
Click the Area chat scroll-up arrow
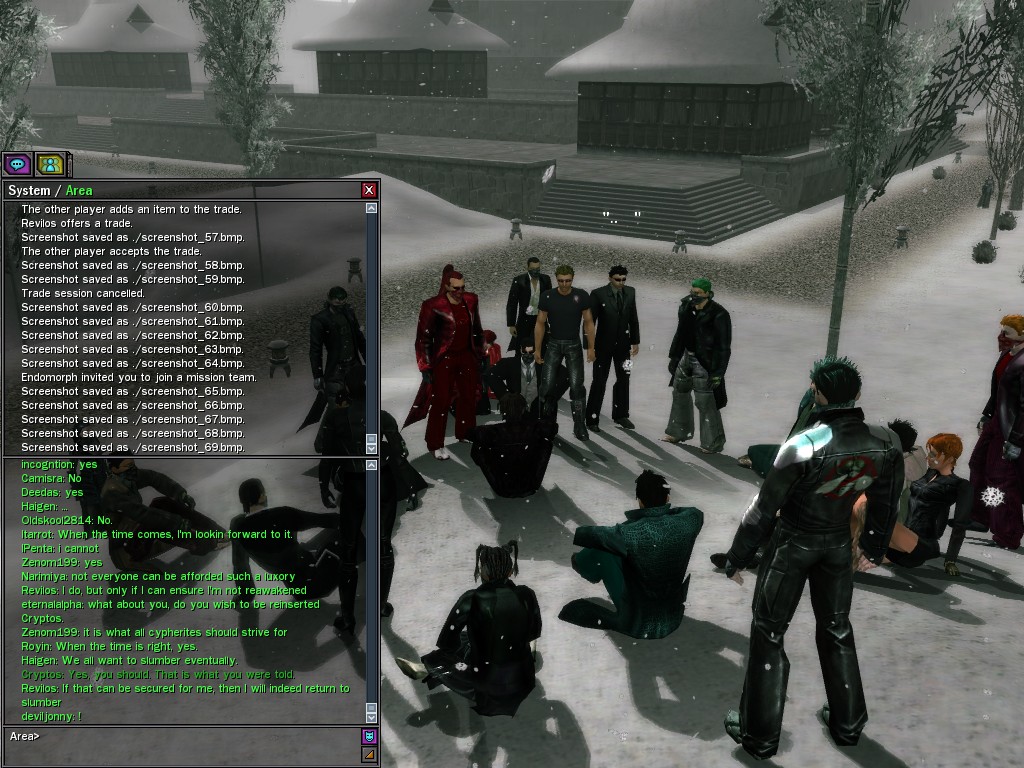(372, 464)
